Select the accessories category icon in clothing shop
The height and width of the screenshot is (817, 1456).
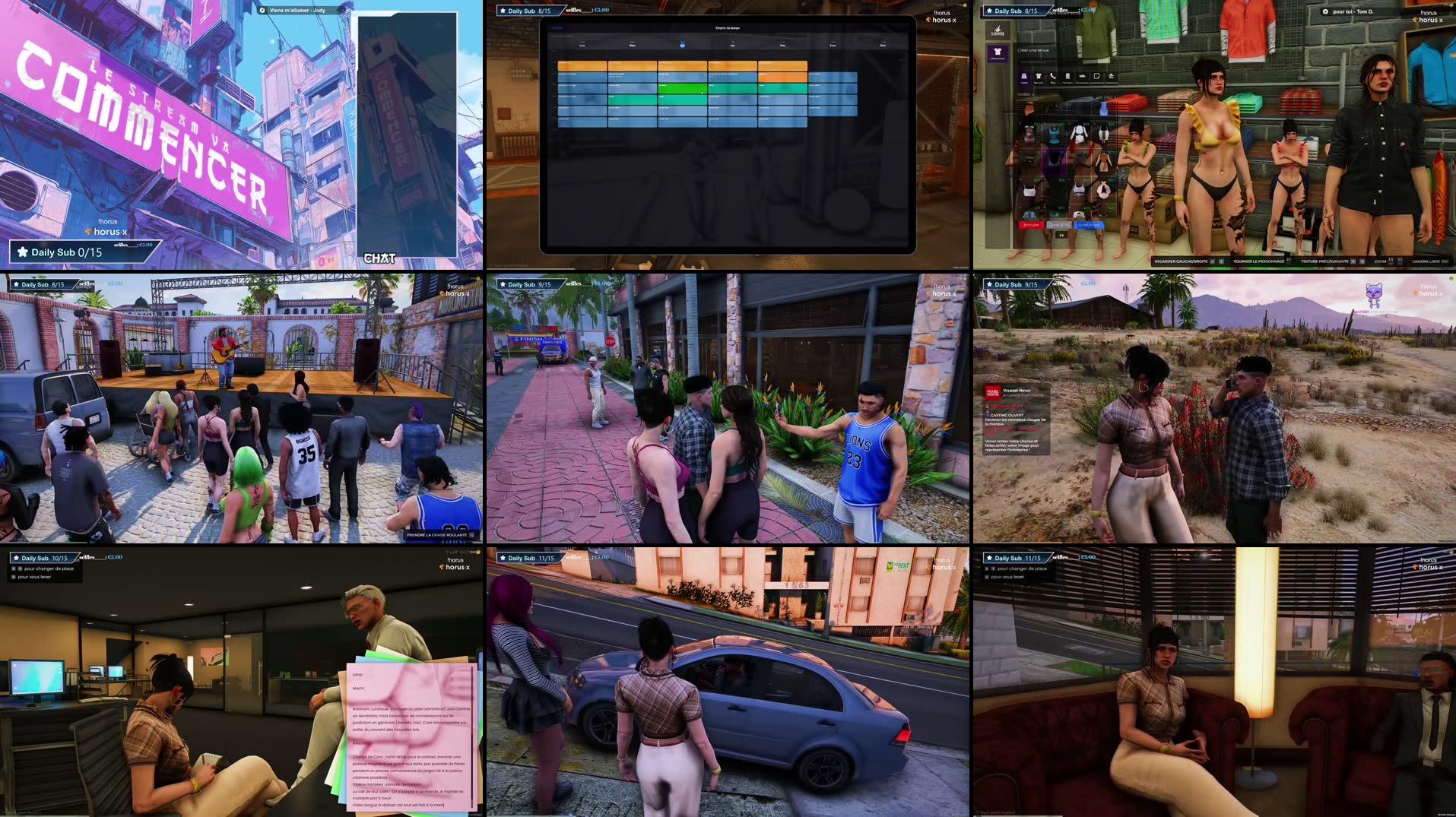point(1096,76)
